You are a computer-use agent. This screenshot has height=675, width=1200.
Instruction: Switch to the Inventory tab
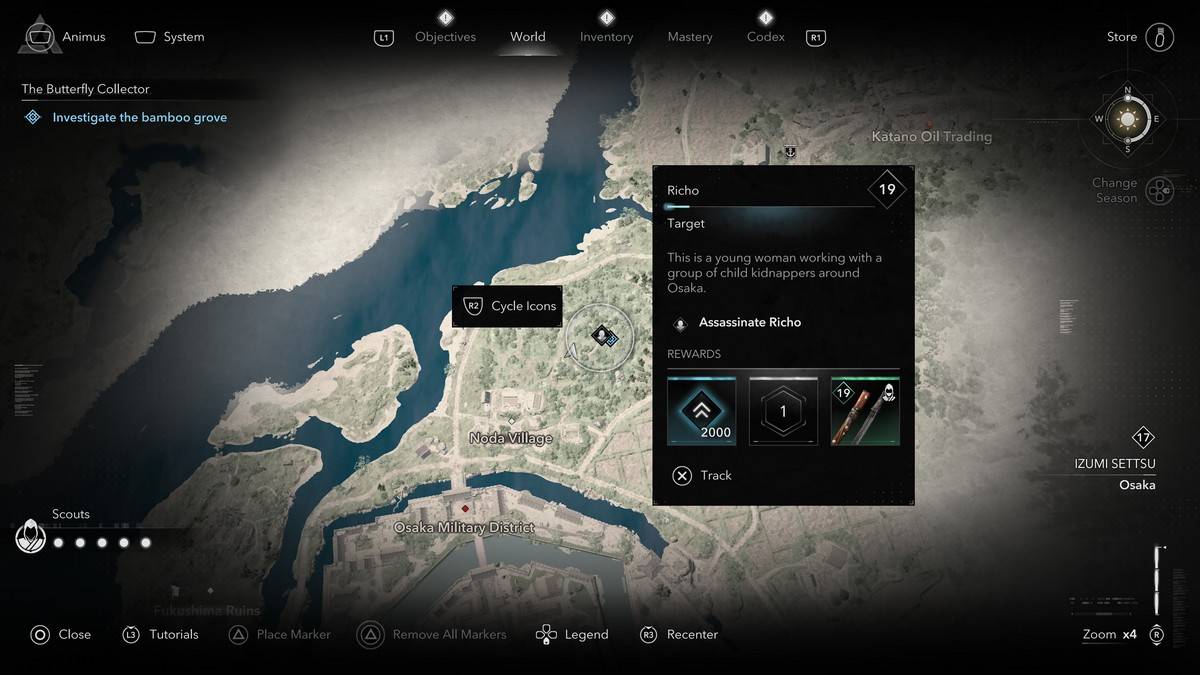click(x=606, y=37)
